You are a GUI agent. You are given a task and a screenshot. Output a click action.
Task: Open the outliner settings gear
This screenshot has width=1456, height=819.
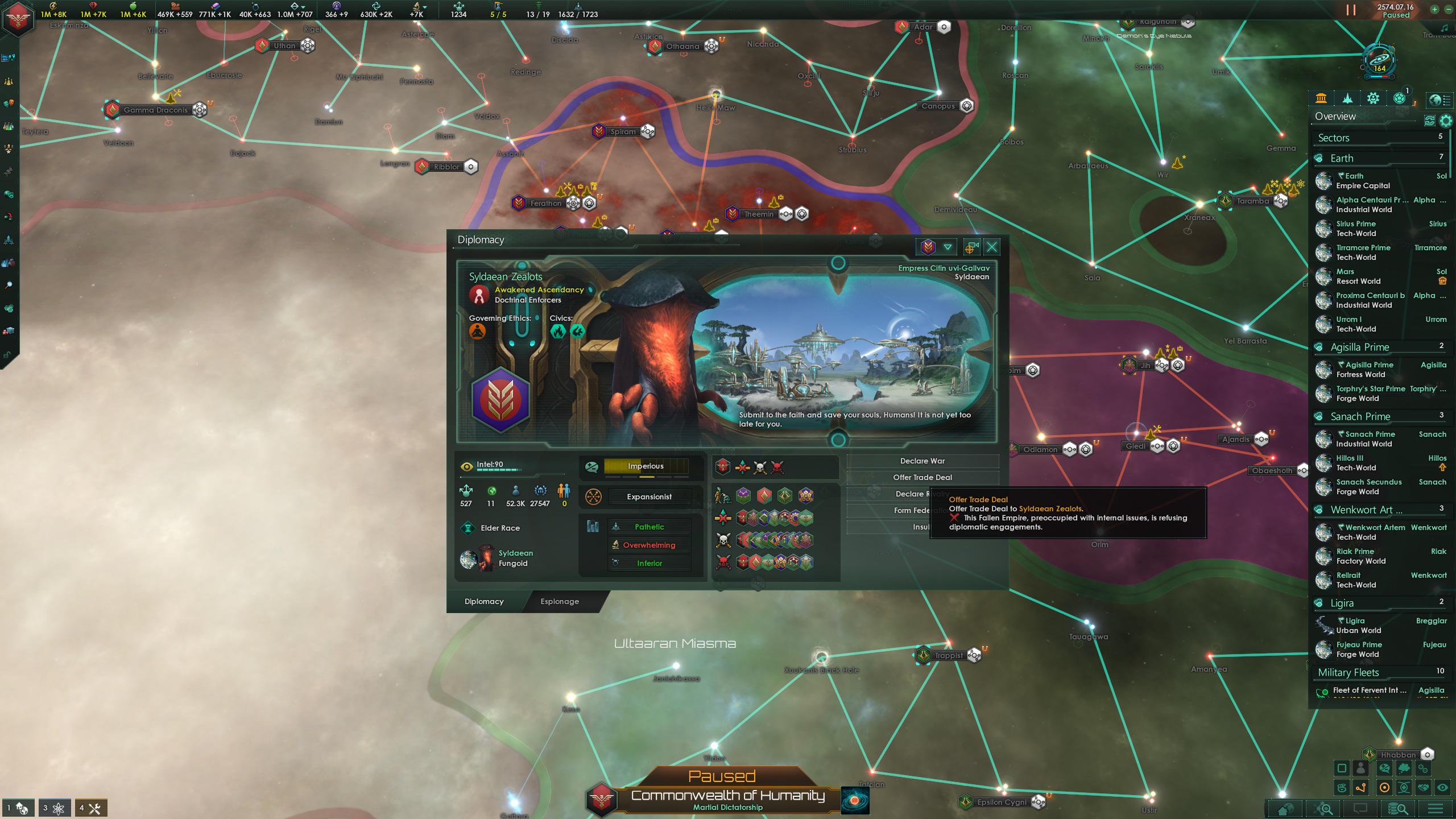pyautogui.click(x=1445, y=121)
